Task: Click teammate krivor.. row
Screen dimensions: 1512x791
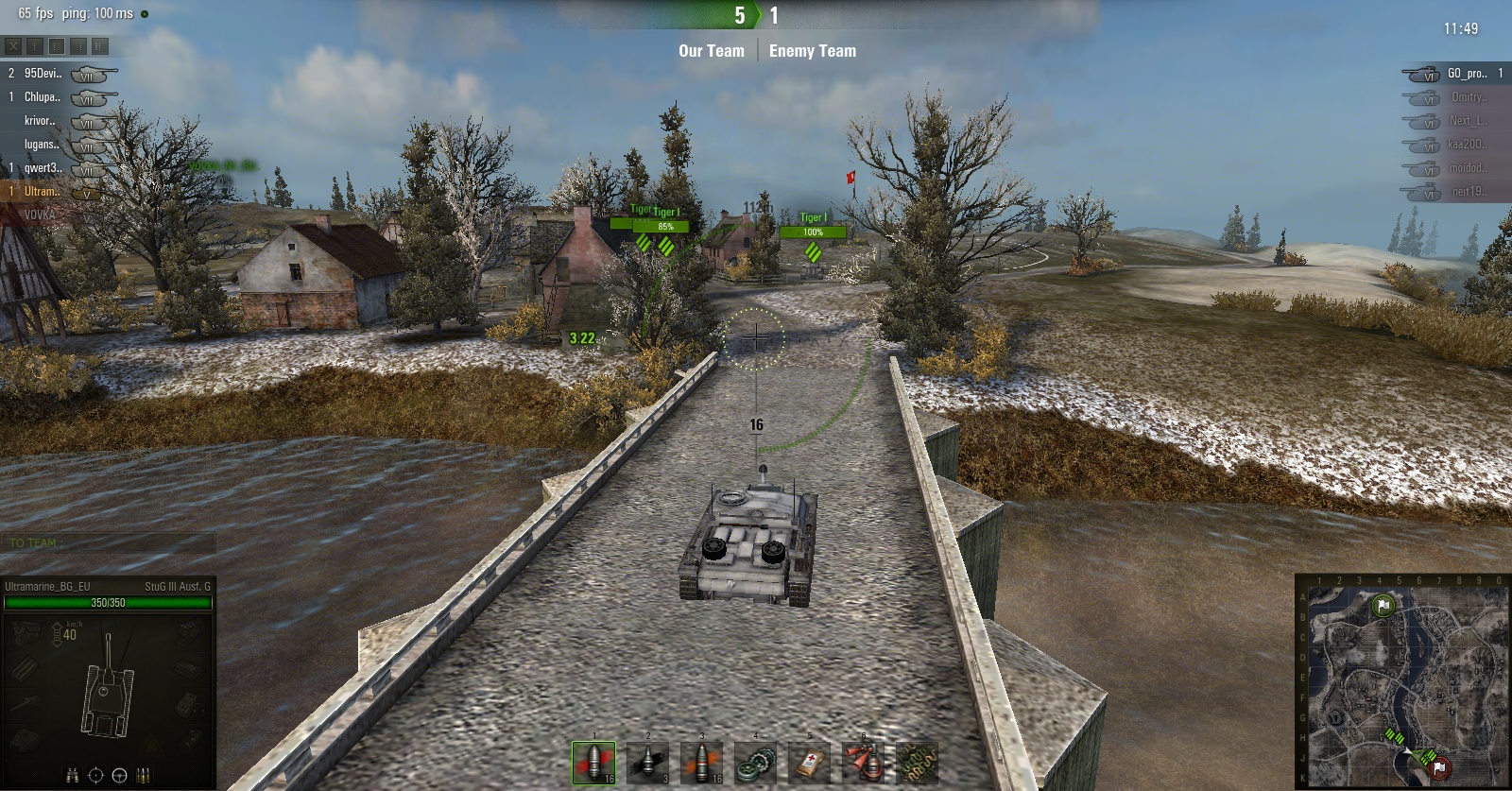Action: [41, 120]
